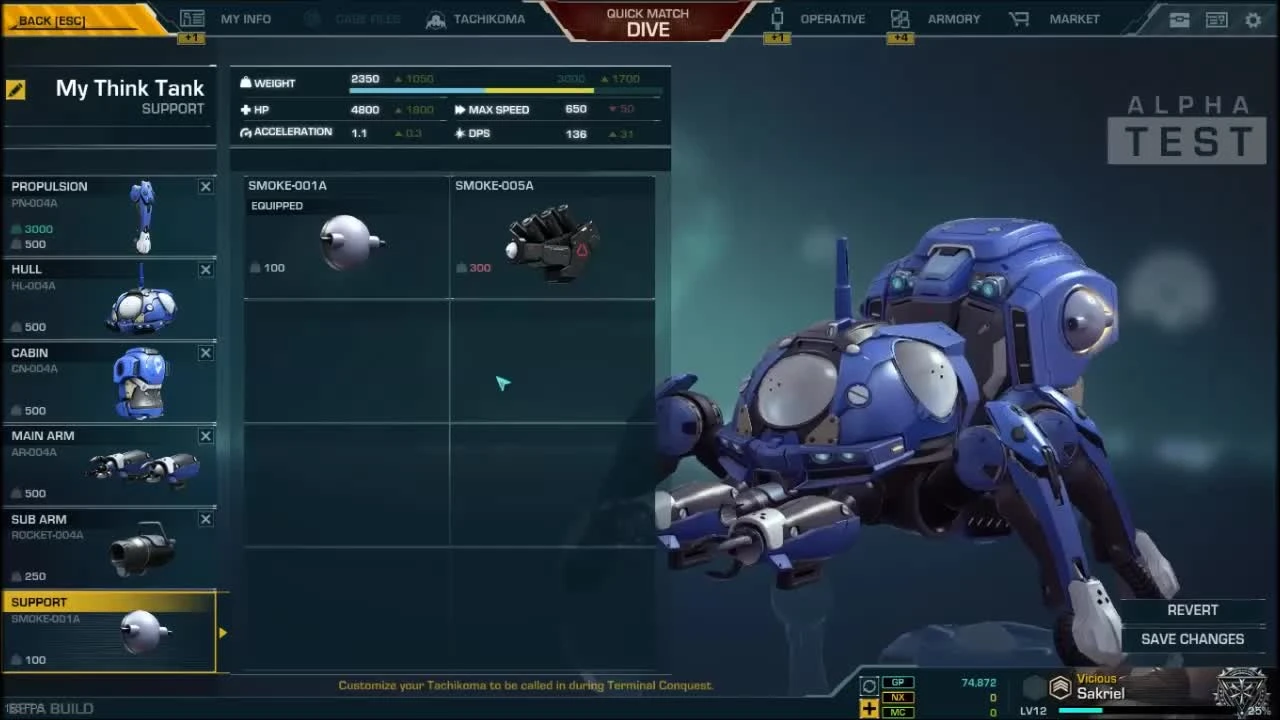
Task: Remove the SUB ARM ROCKET-004A part
Action: click(x=205, y=519)
